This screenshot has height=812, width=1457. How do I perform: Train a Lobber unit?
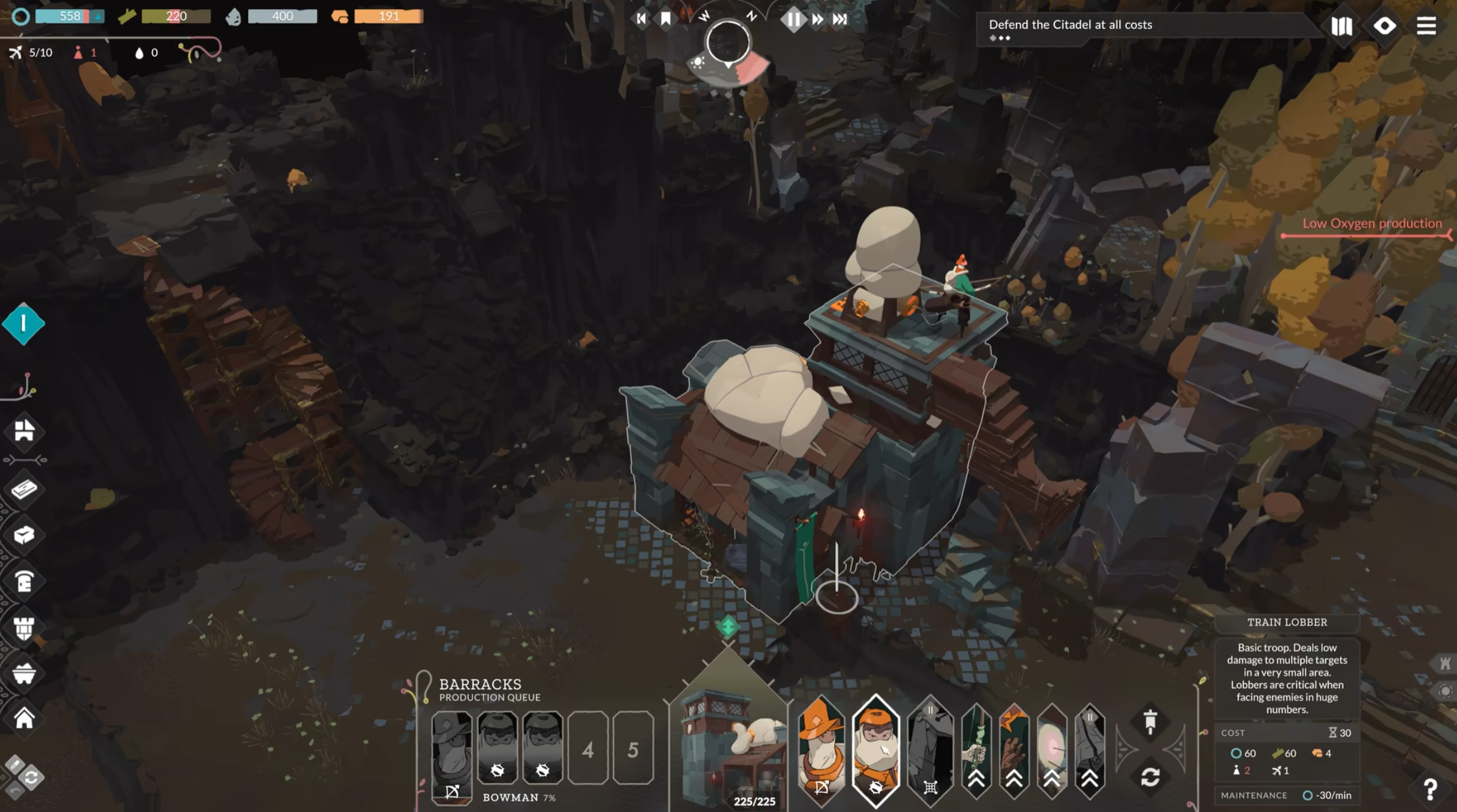click(876, 750)
